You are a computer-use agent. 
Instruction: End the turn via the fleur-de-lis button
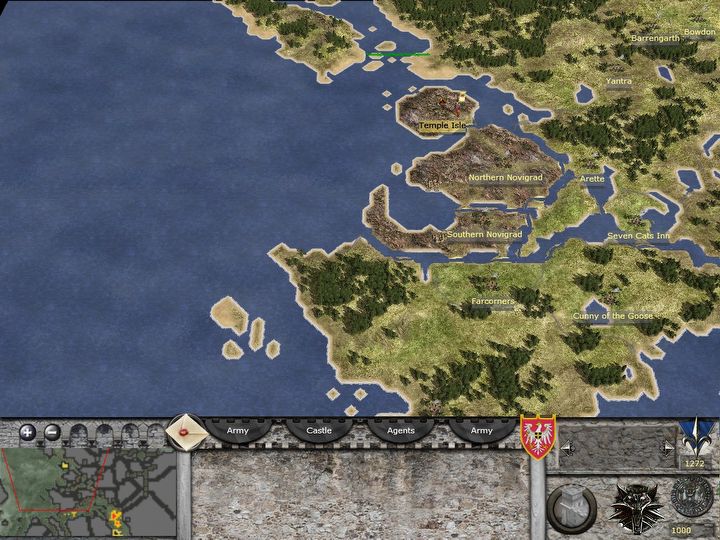pos(693,438)
